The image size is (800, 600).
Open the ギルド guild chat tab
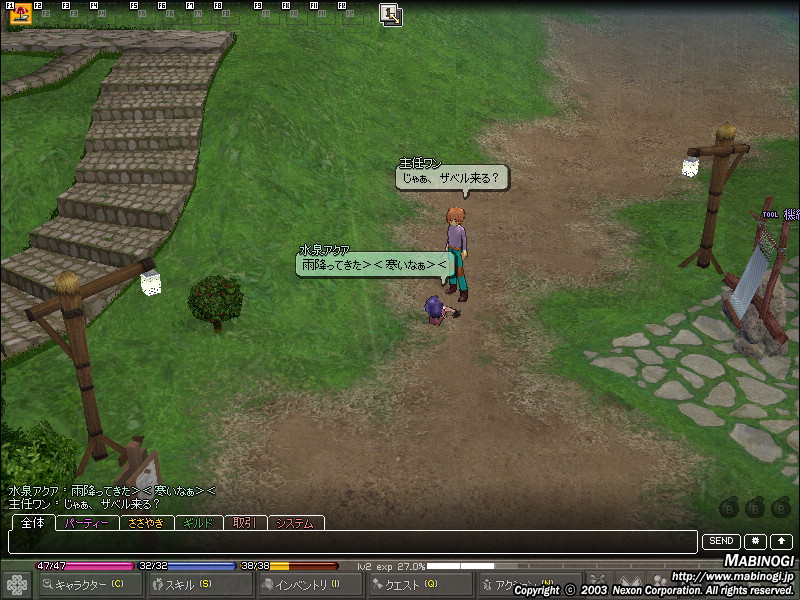[x=198, y=523]
